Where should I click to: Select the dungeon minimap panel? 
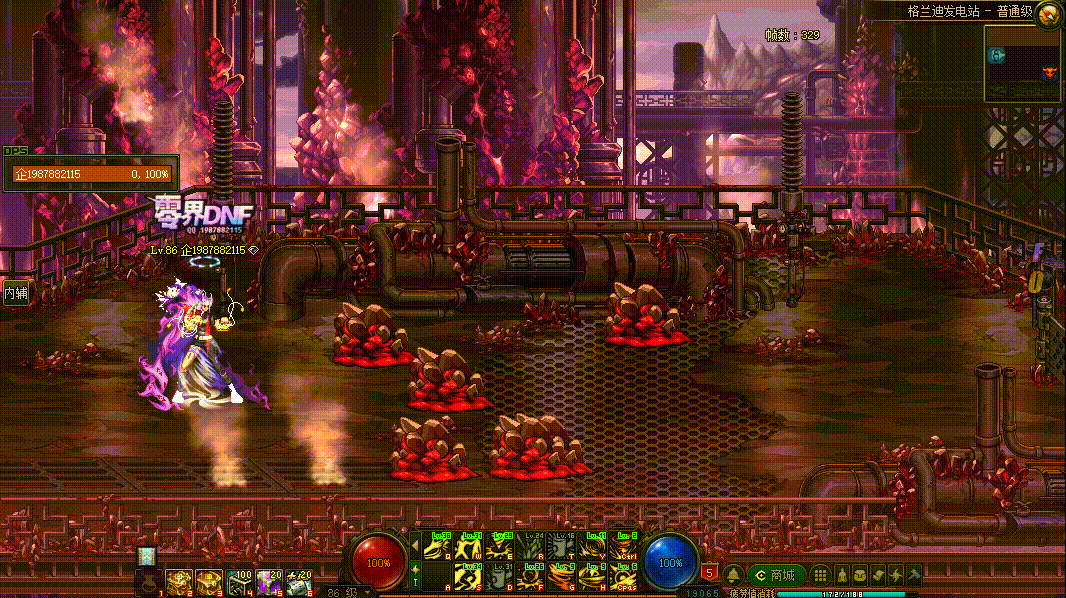(x=1023, y=64)
